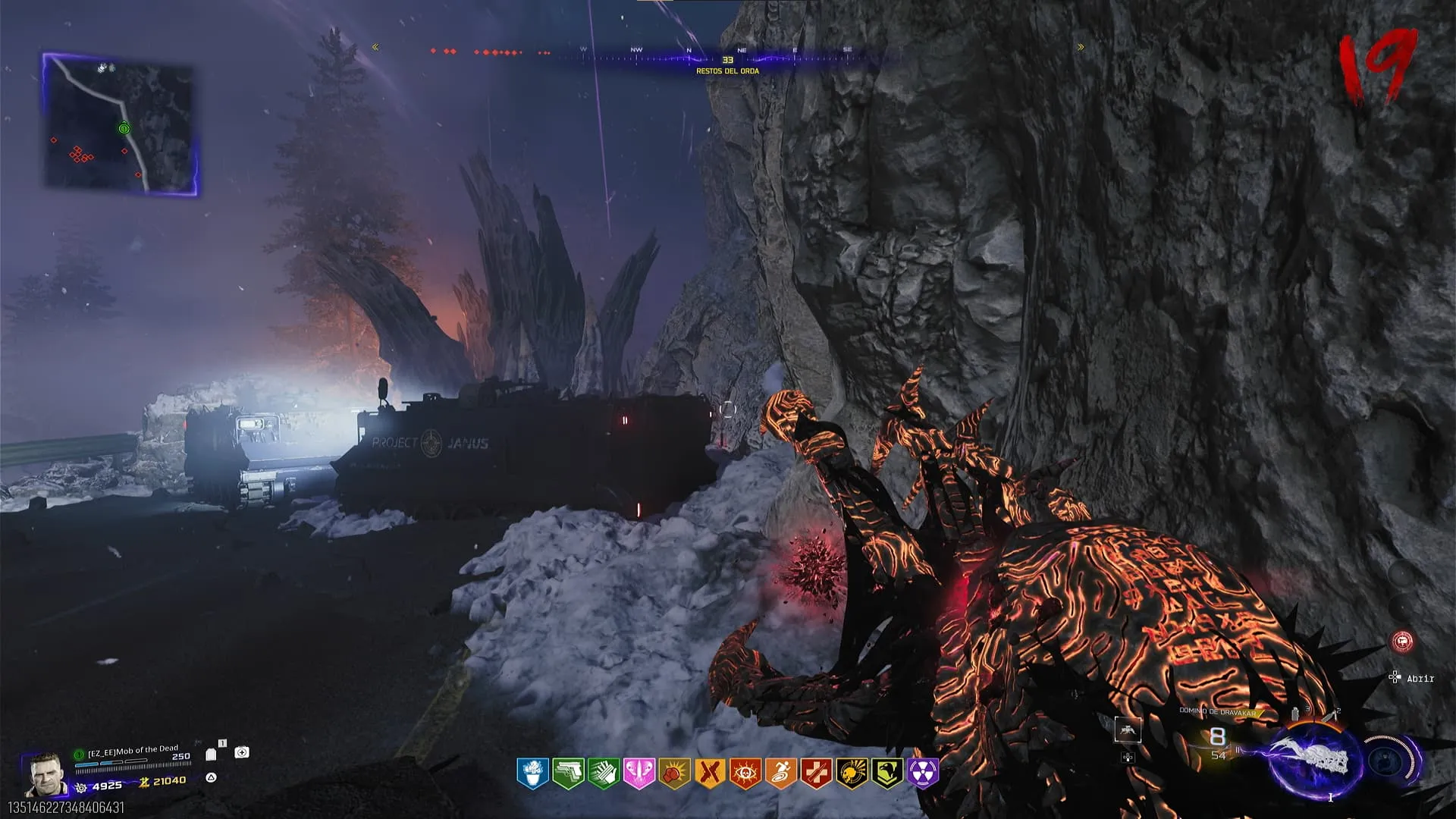Viewport: 1456px width, 819px height.
Task: Use the medkit self-revive icon
Action: tap(242, 752)
